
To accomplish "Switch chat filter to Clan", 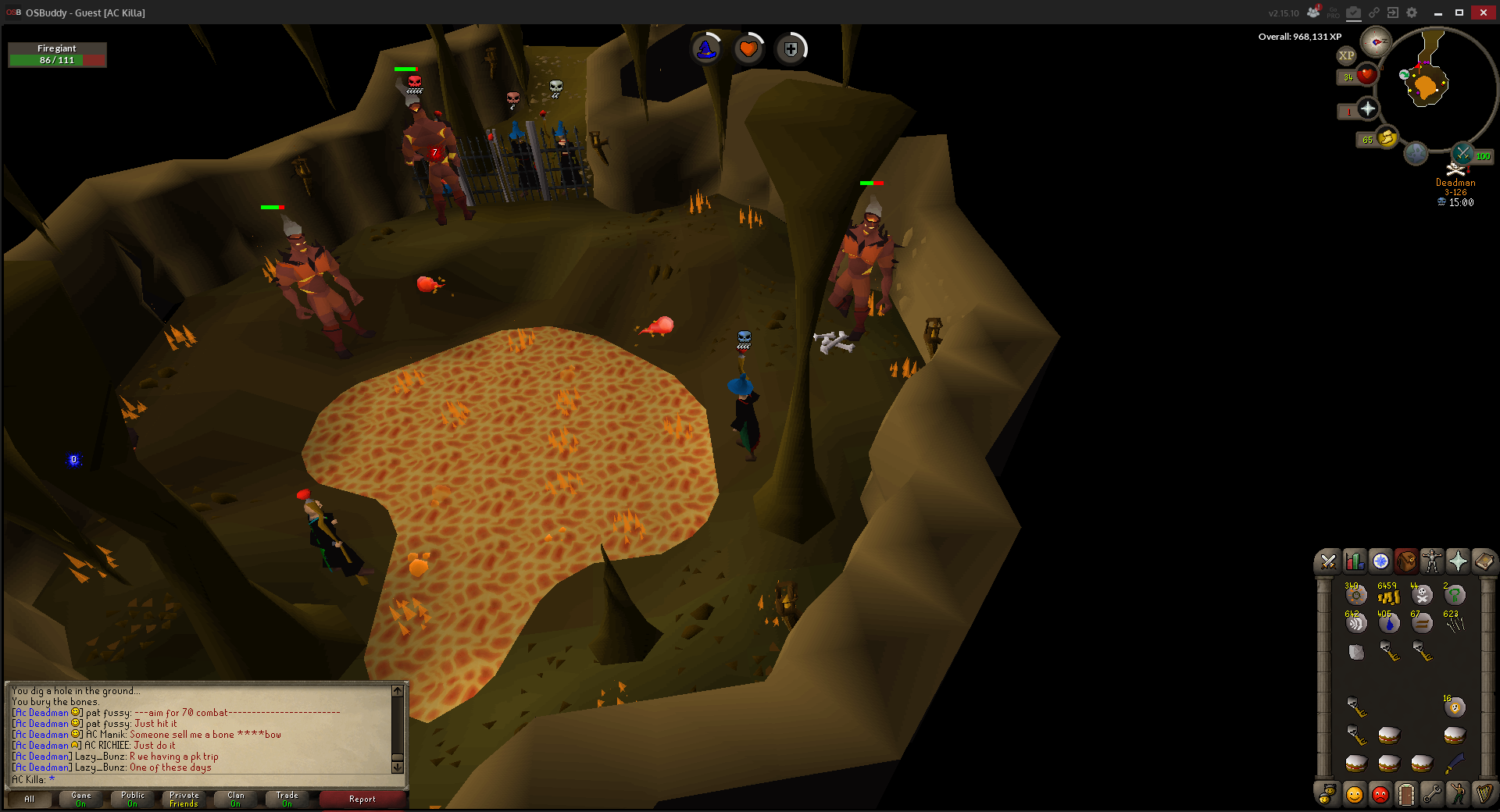I will [236, 800].
